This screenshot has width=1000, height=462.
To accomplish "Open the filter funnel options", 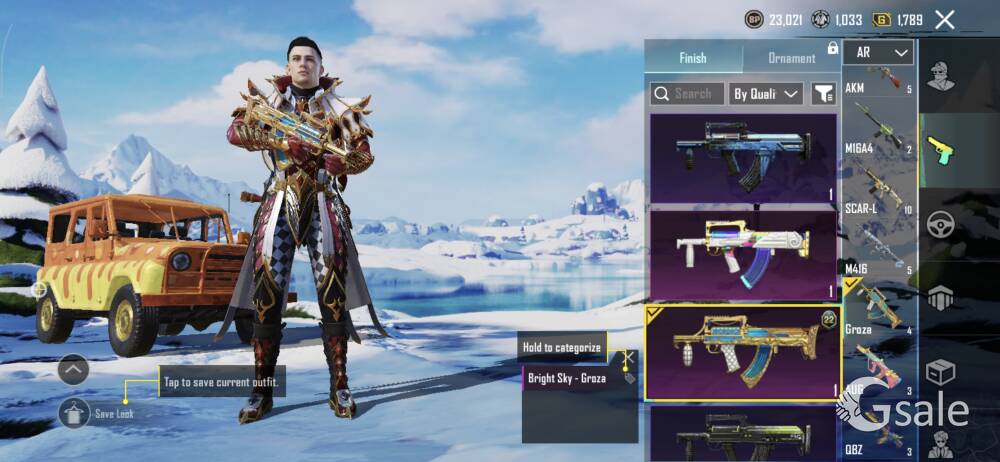I will tap(823, 94).
